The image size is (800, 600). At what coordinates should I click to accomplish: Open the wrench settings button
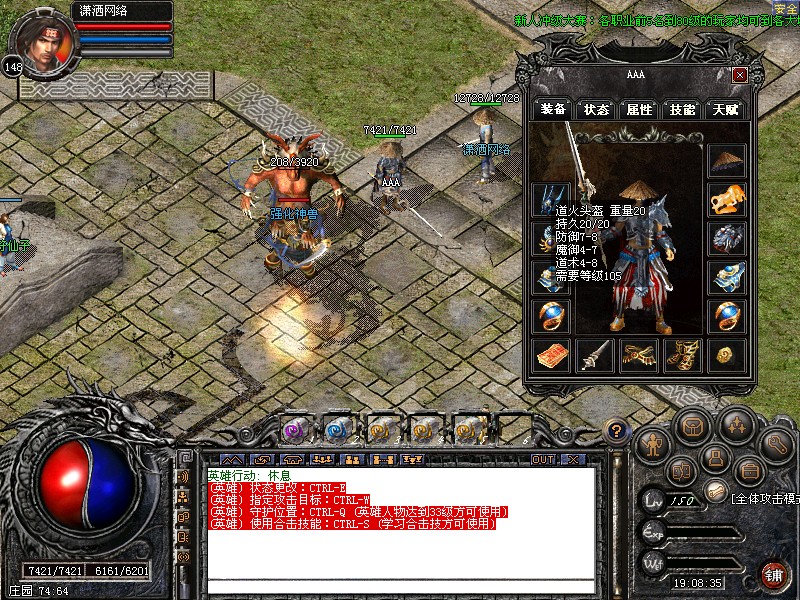pos(777,441)
